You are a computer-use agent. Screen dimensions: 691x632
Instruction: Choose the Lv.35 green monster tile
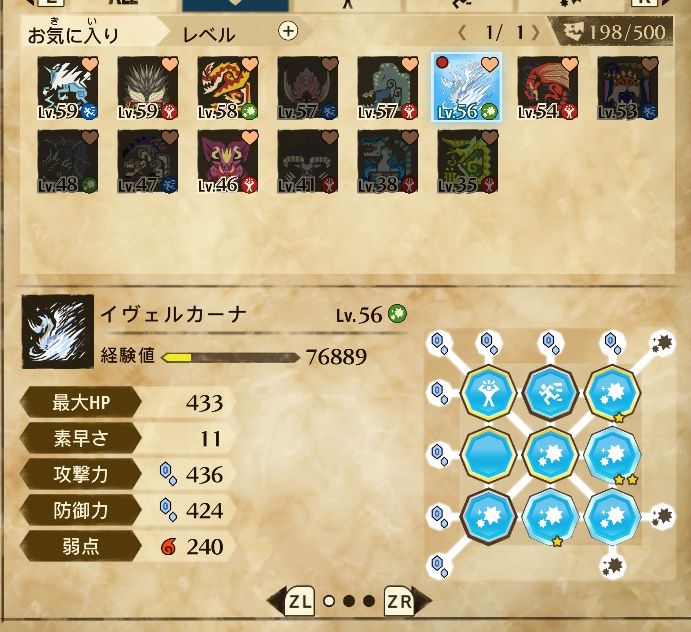[x=466, y=160]
